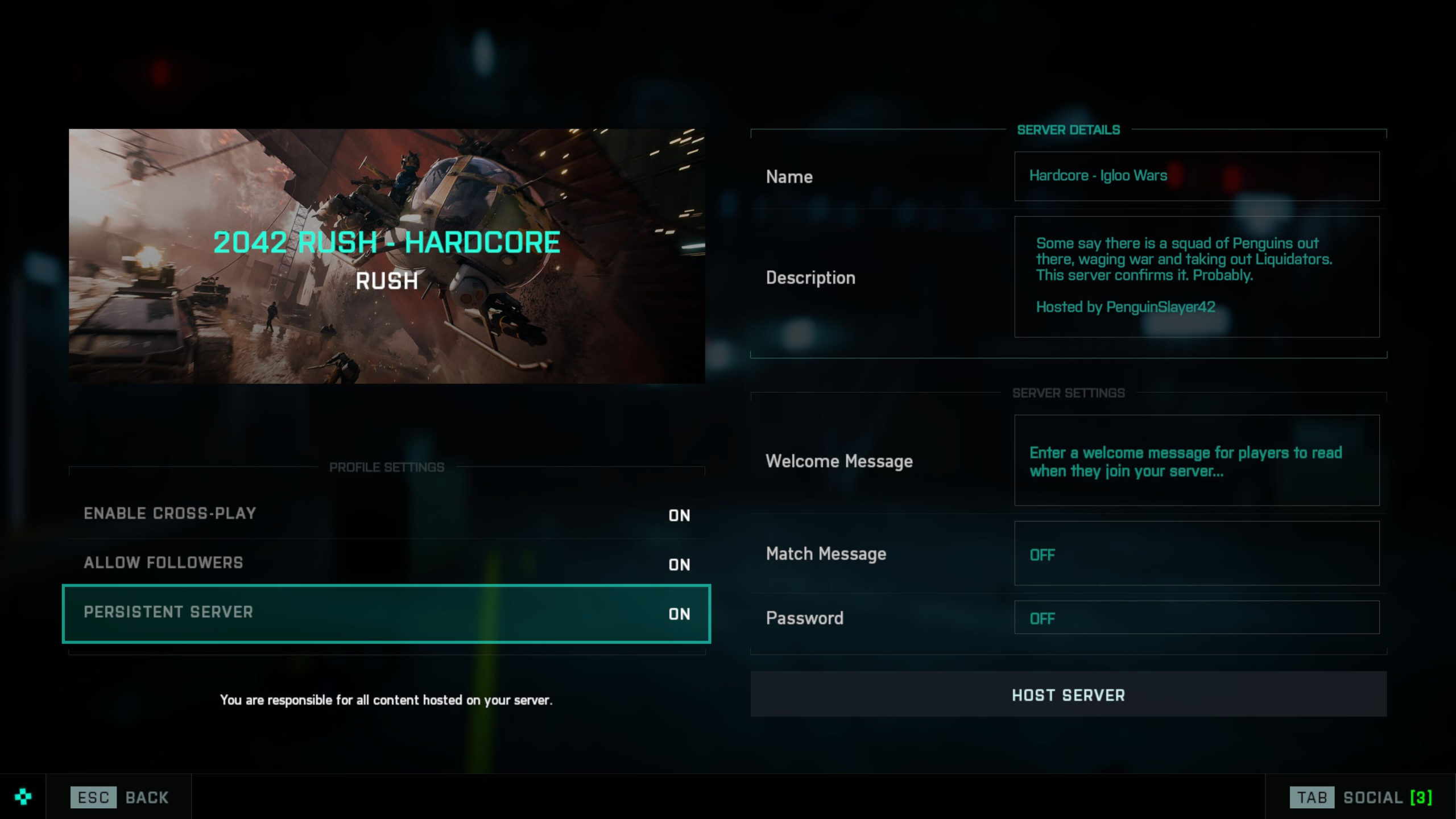Image resolution: width=1456 pixels, height=819 pixels.
Task: Click the Host Server button
Action: [x=1068, y=694]
